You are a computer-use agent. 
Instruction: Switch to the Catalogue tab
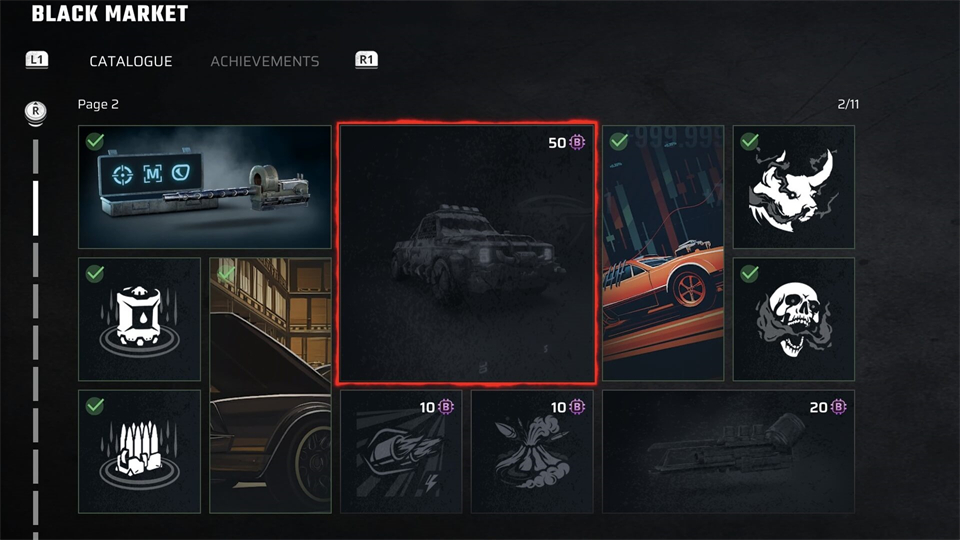tap(131, 61)
